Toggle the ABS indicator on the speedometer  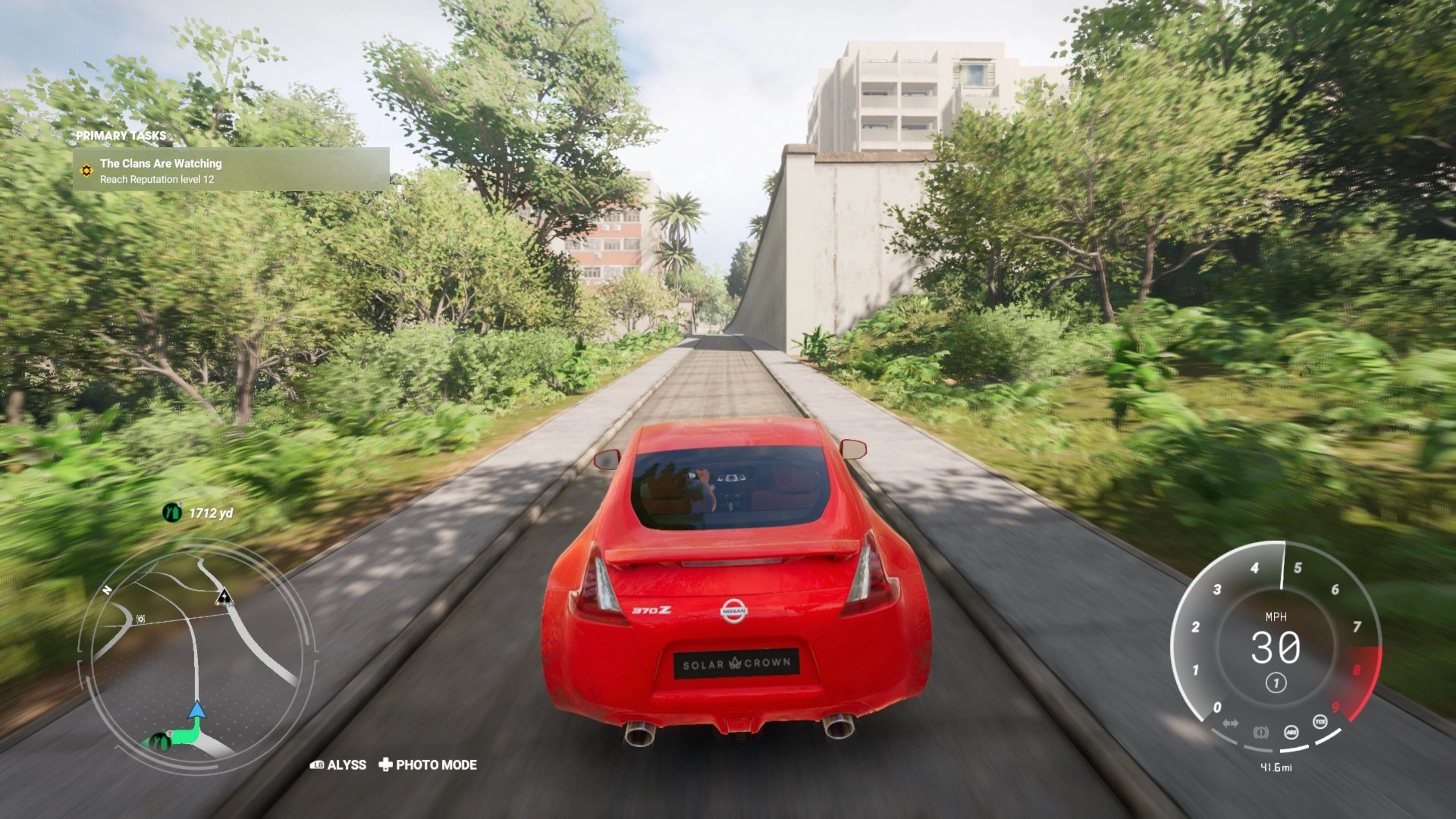point(1291,732)
